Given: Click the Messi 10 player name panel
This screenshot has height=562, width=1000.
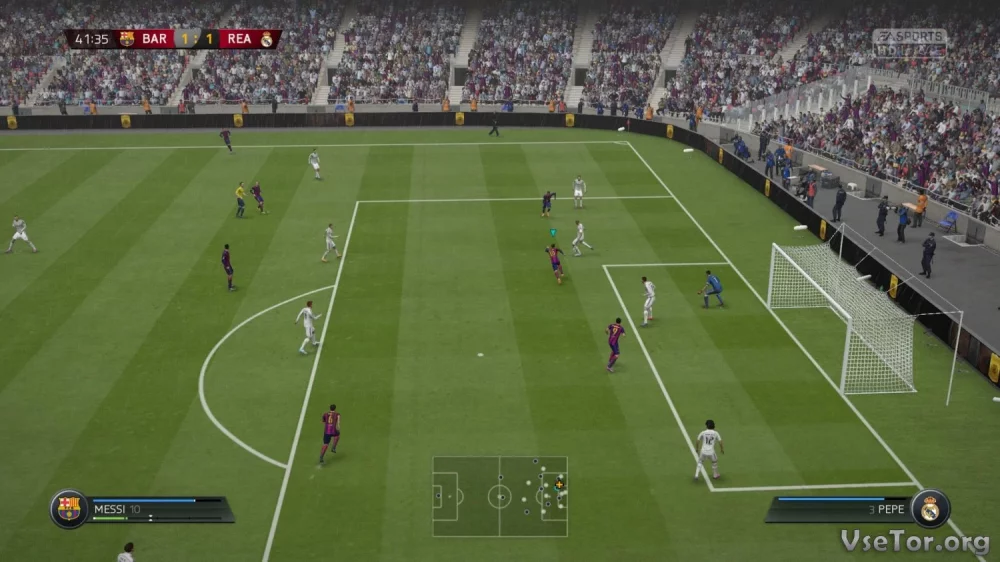Looking at the screenshot, I should click(x=160, y=510).
